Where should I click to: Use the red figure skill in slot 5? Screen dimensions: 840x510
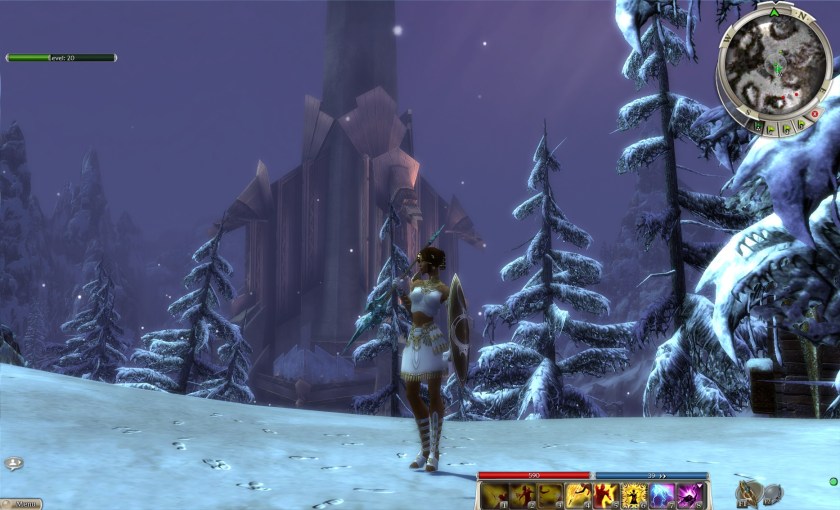tap(606, 495)
